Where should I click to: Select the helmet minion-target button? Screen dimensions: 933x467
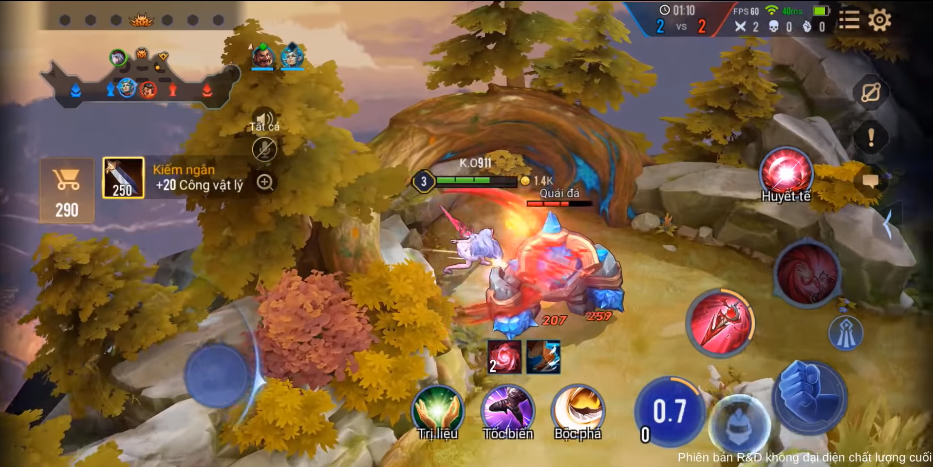739,425
